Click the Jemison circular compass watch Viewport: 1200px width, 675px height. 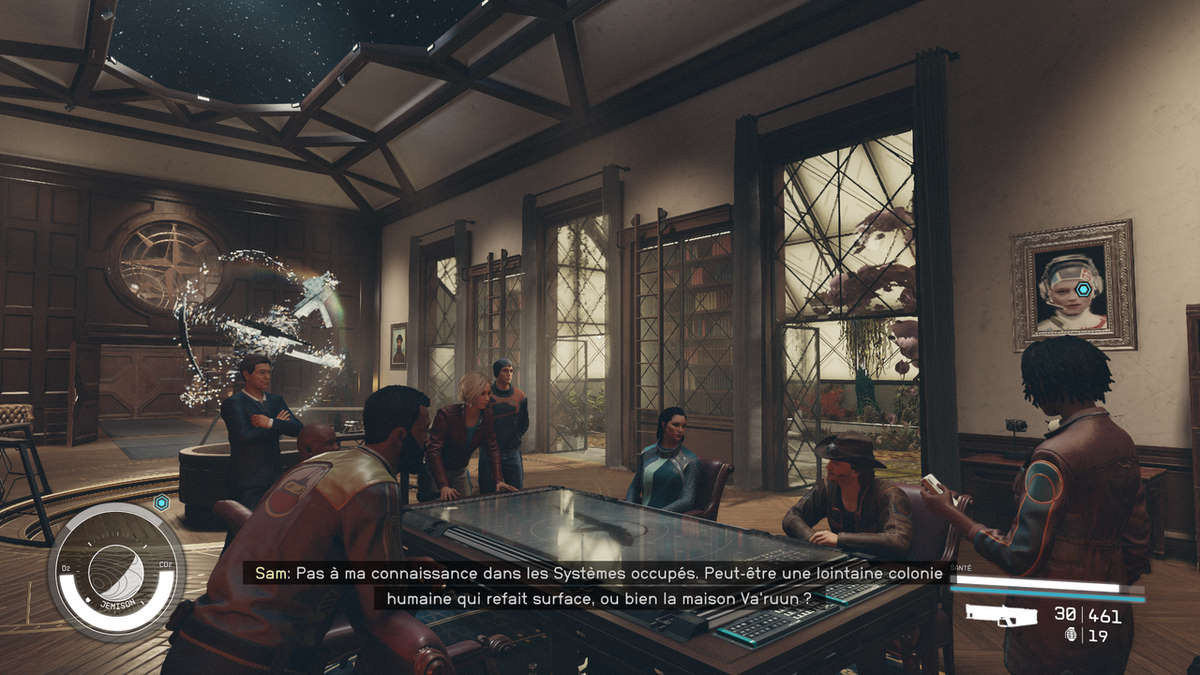[x=117, y=572]
